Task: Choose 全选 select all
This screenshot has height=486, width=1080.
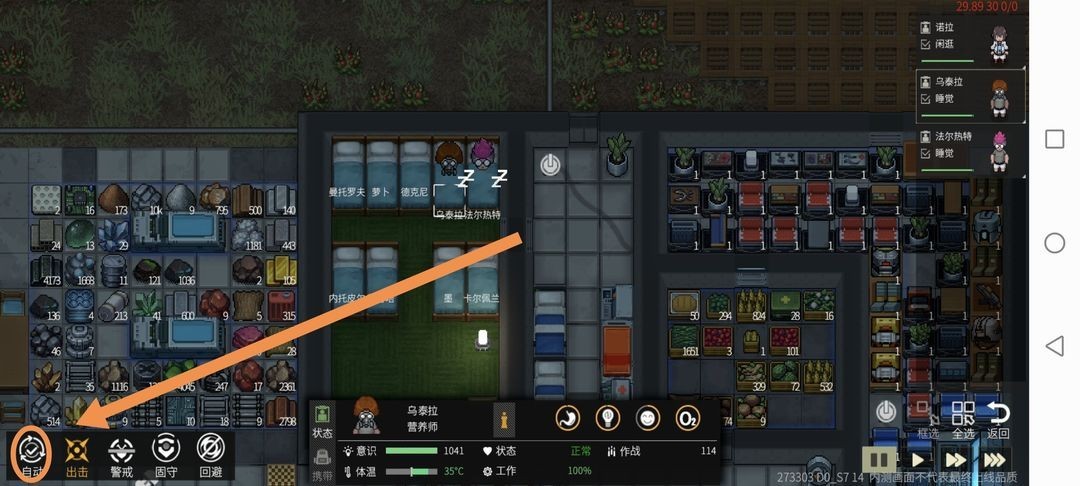Action: (x=963, y=419)
